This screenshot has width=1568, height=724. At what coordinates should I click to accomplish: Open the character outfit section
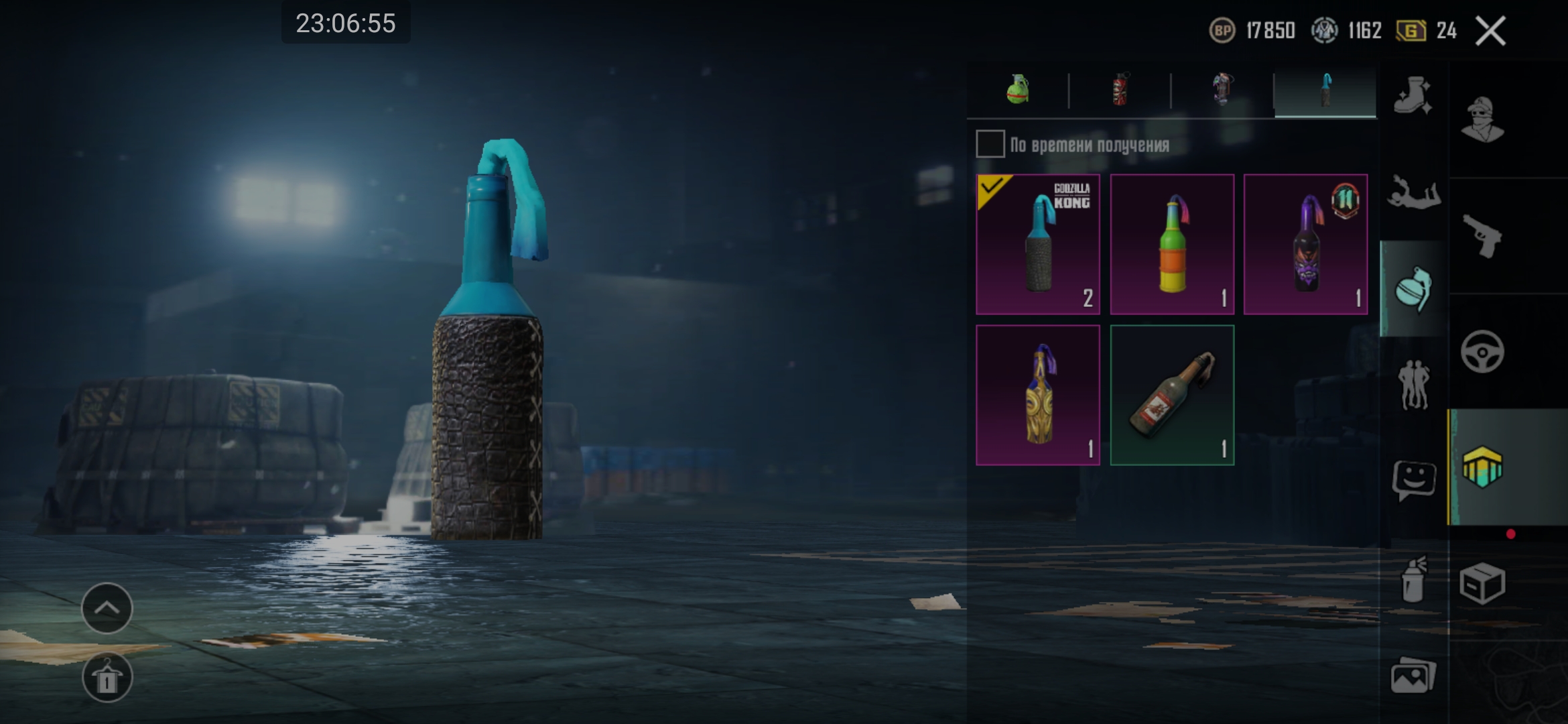click(1483, 121)
